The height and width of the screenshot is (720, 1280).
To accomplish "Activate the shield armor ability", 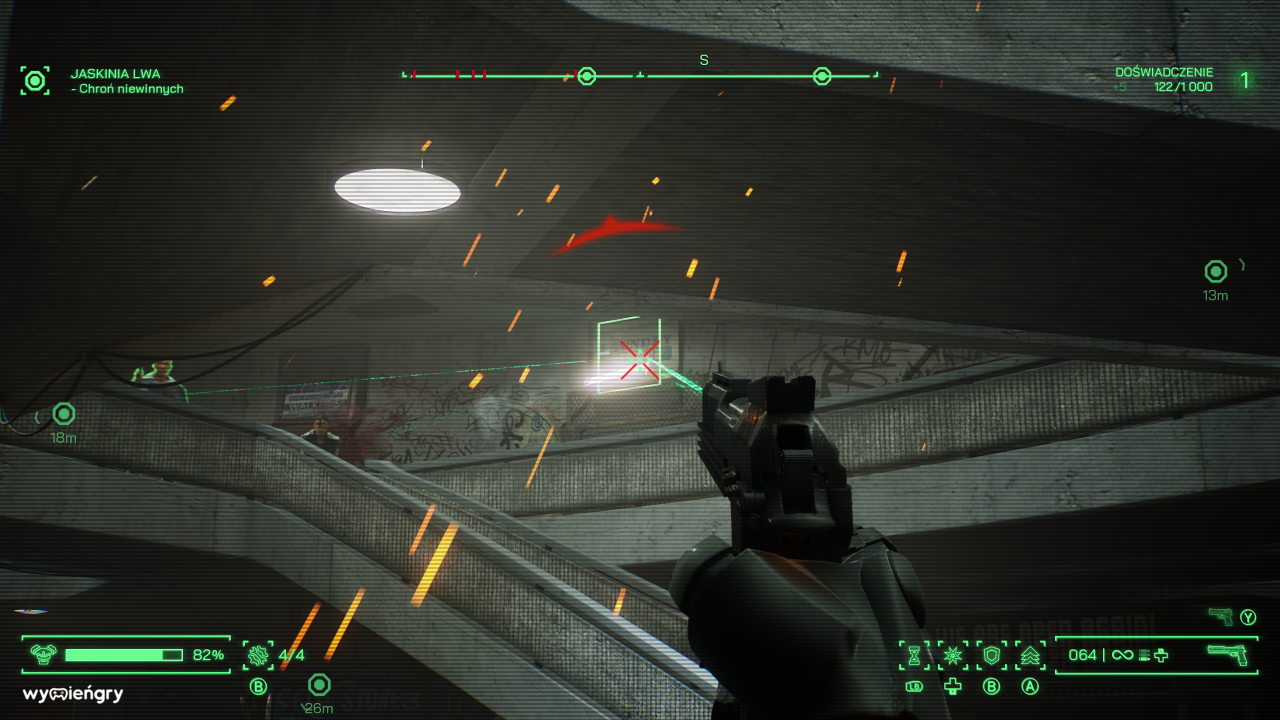I will (992, 656).
